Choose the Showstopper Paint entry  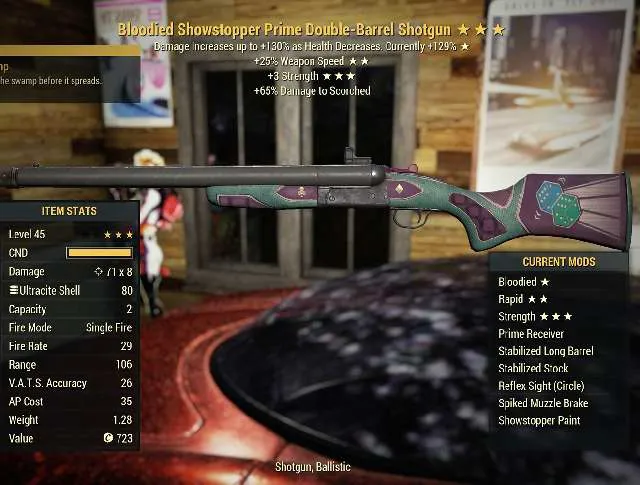(538, 420)
